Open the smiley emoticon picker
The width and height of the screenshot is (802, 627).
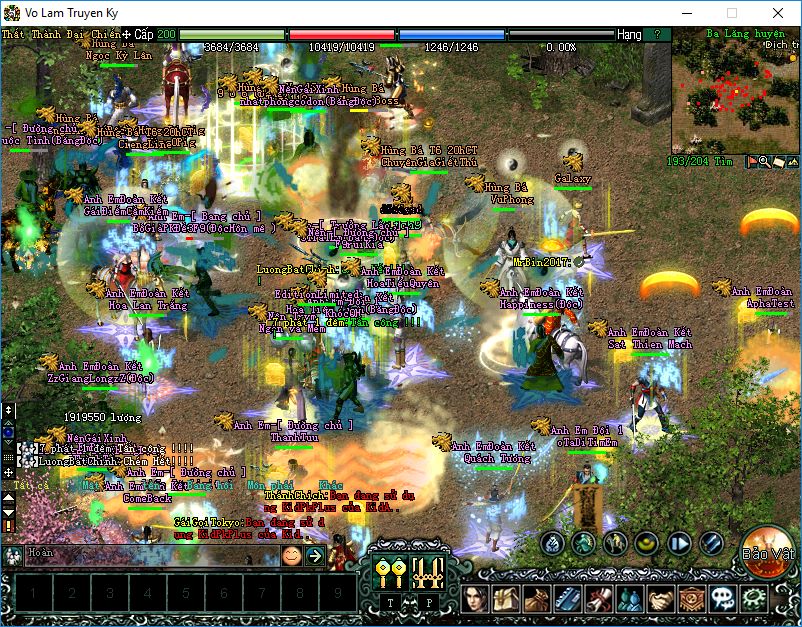point(291,556)
